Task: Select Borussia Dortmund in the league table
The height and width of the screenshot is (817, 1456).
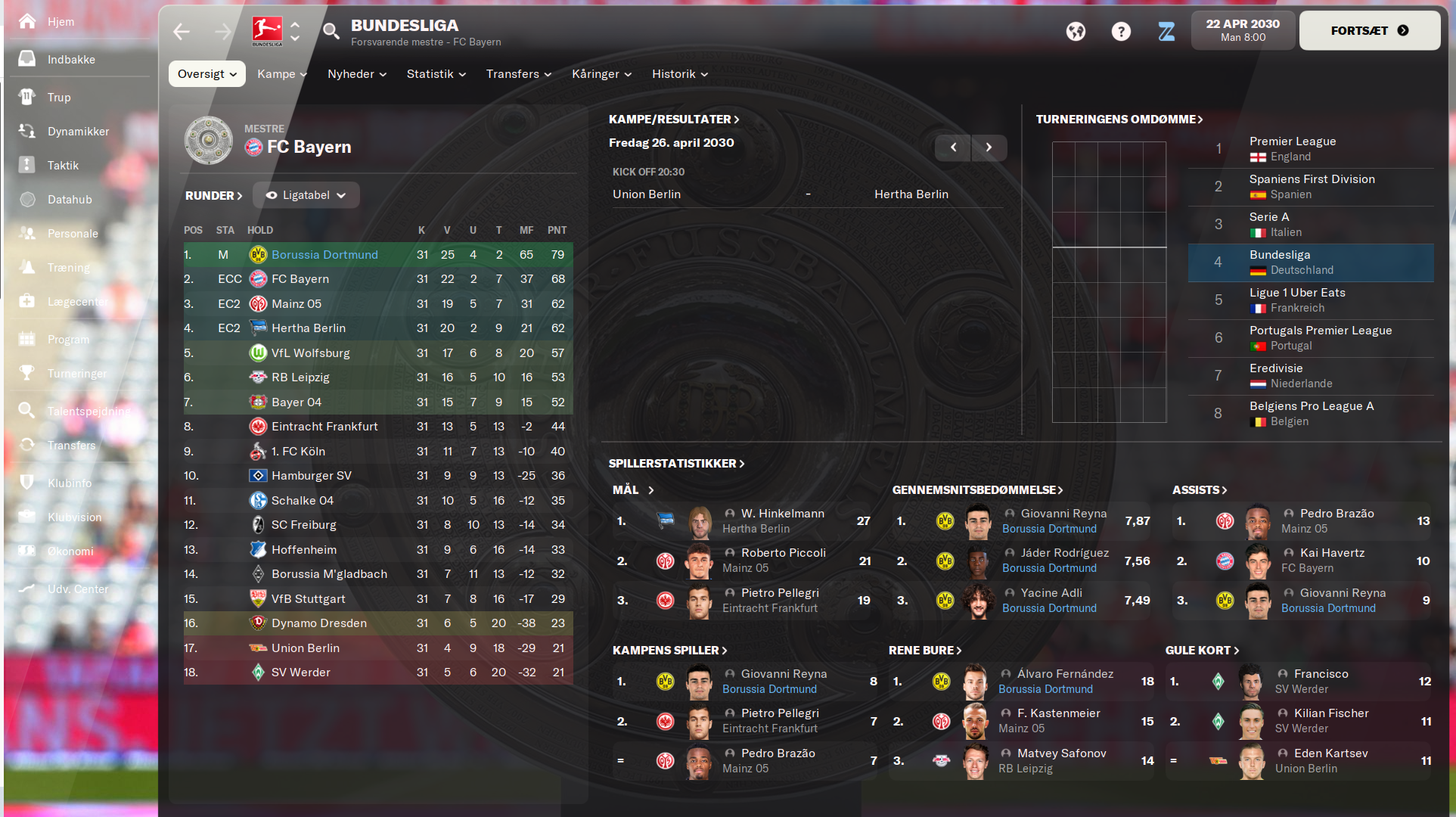Action: click(x=324, y=254)
